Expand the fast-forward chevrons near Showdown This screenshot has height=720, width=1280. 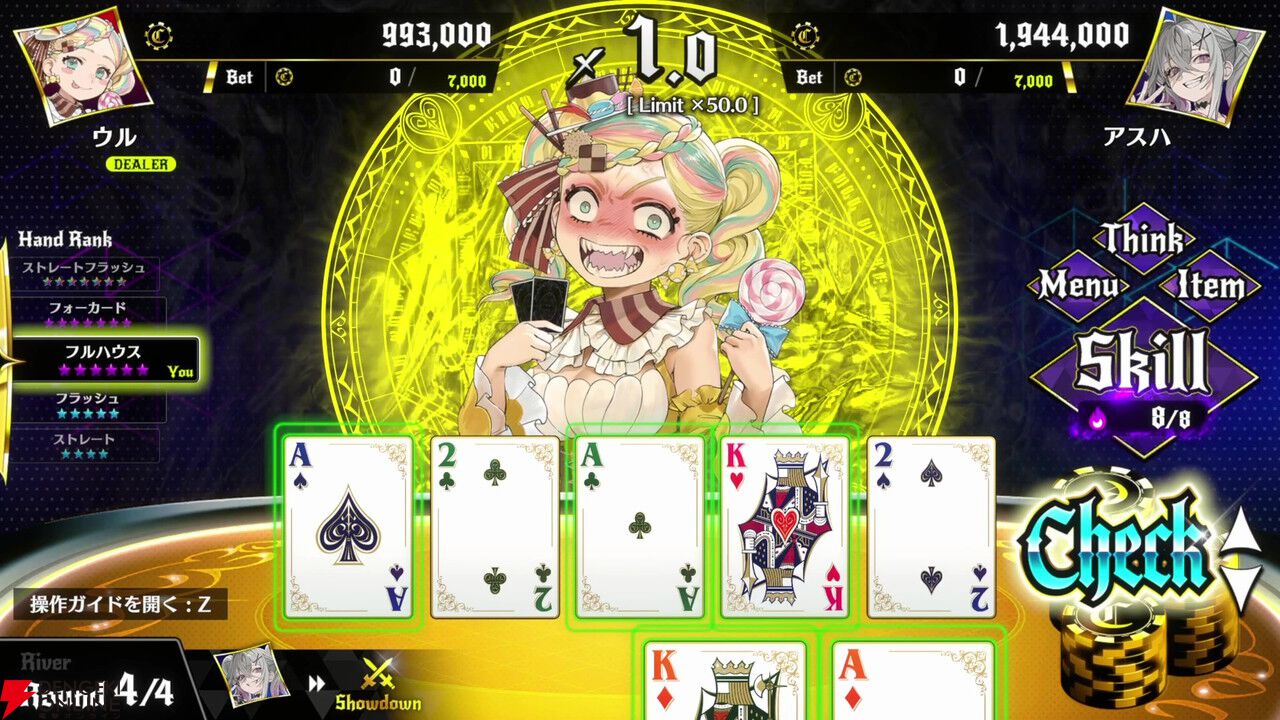coord(318,685)
